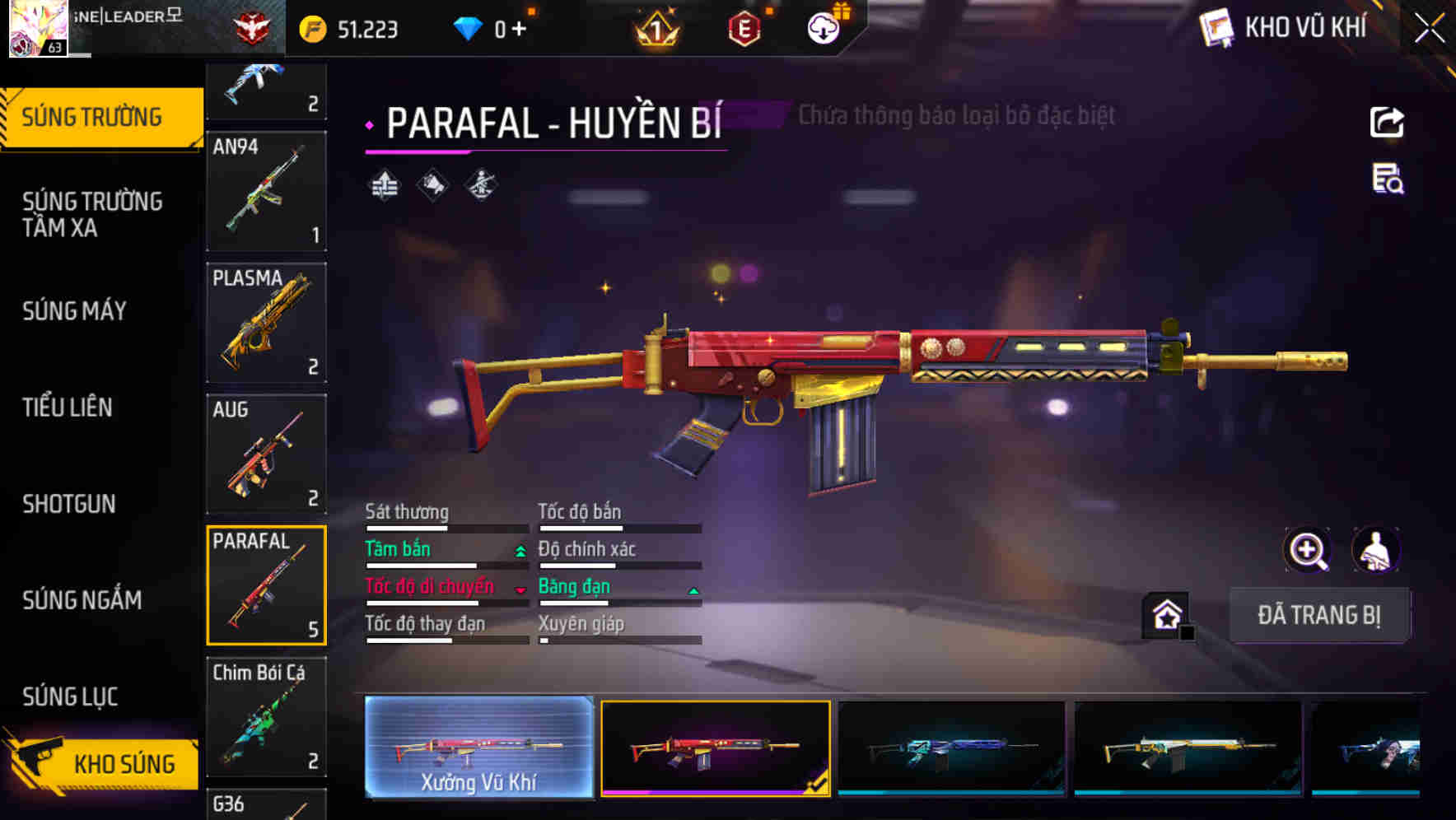
Task: Select the AN94 weapon thumbnail
Action: [x=266, y=192]
